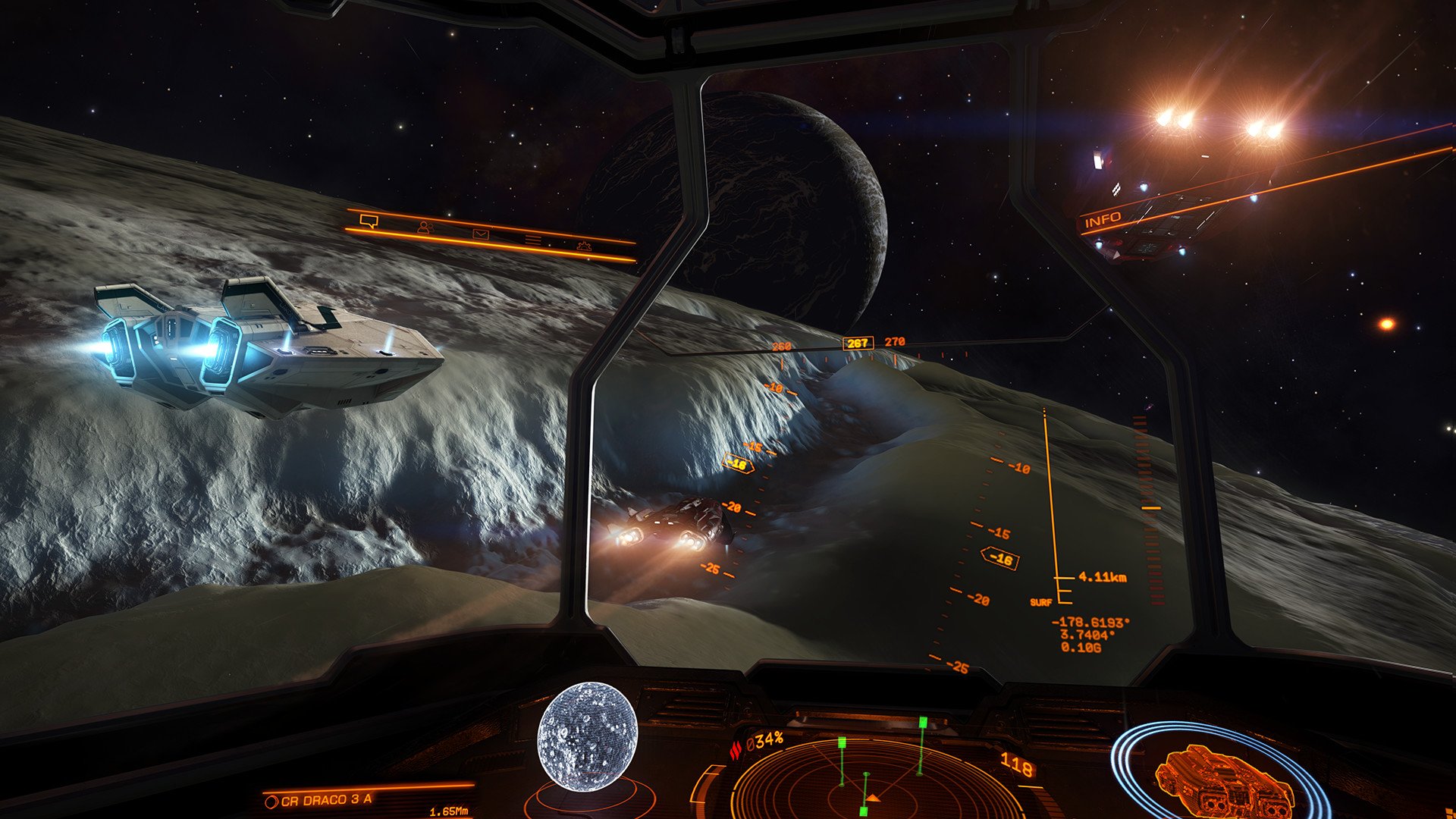Open the inbox envelope tab

[x=481, y=234]
